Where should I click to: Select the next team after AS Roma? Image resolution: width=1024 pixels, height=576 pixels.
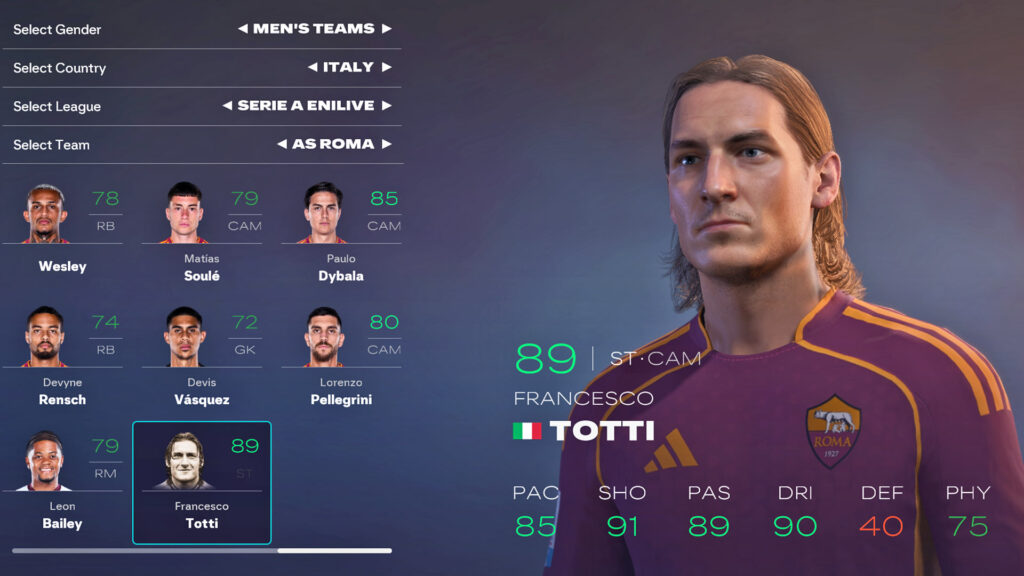tap(387, 144)
